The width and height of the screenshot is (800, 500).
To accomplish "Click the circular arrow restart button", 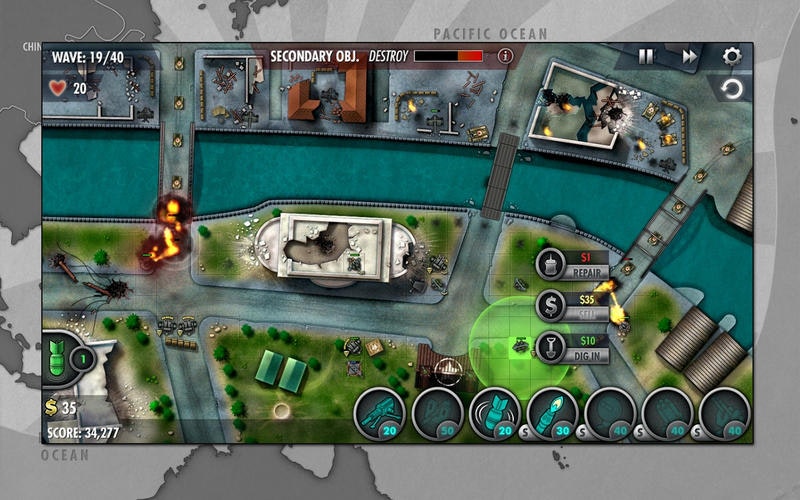I will pyautogui.click(x=732, y=90).
